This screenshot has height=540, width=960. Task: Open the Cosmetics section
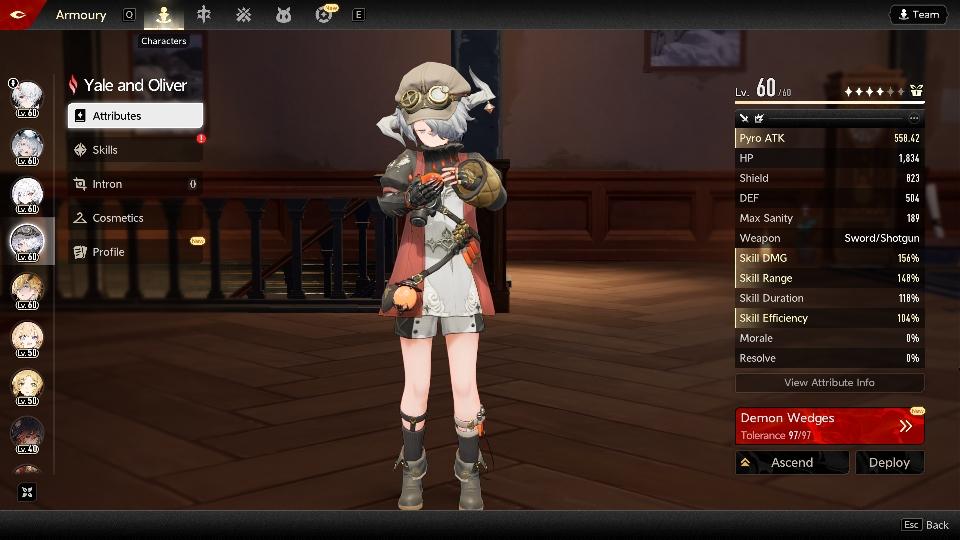coord(135,218)
